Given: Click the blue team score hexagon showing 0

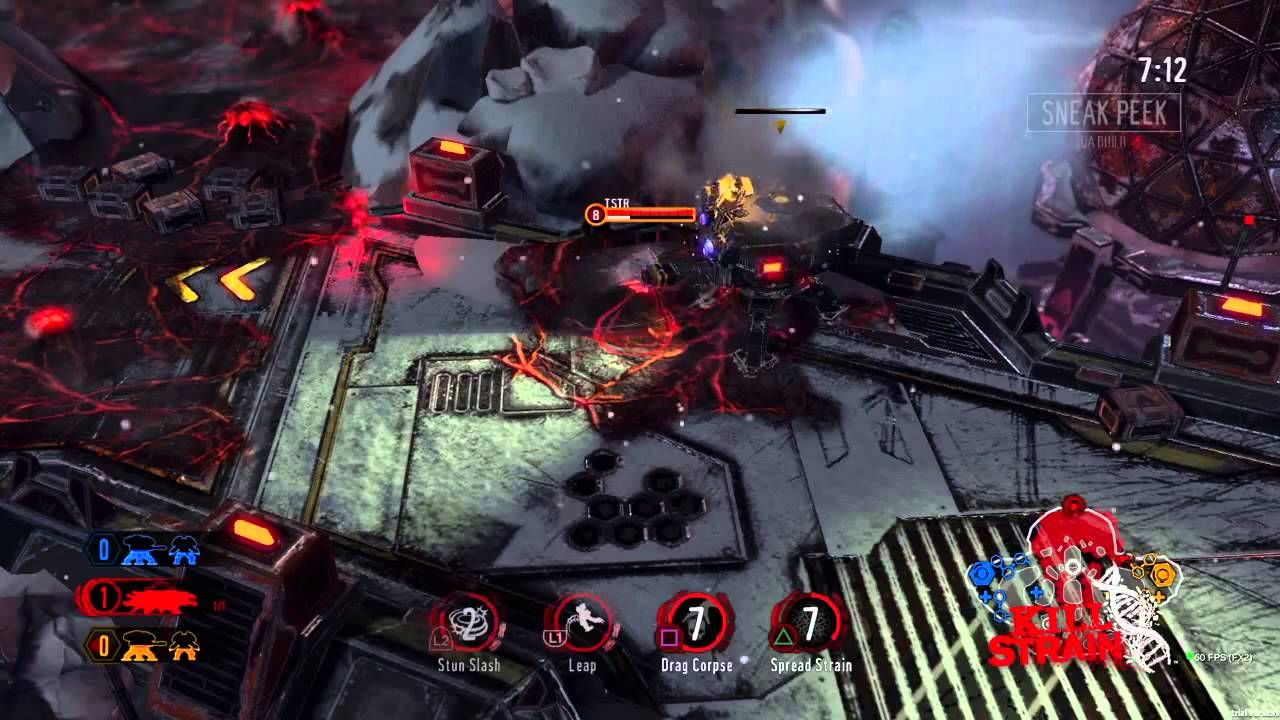Looking at the screenshot, I should pyautogui.click(x=103, y=546).
